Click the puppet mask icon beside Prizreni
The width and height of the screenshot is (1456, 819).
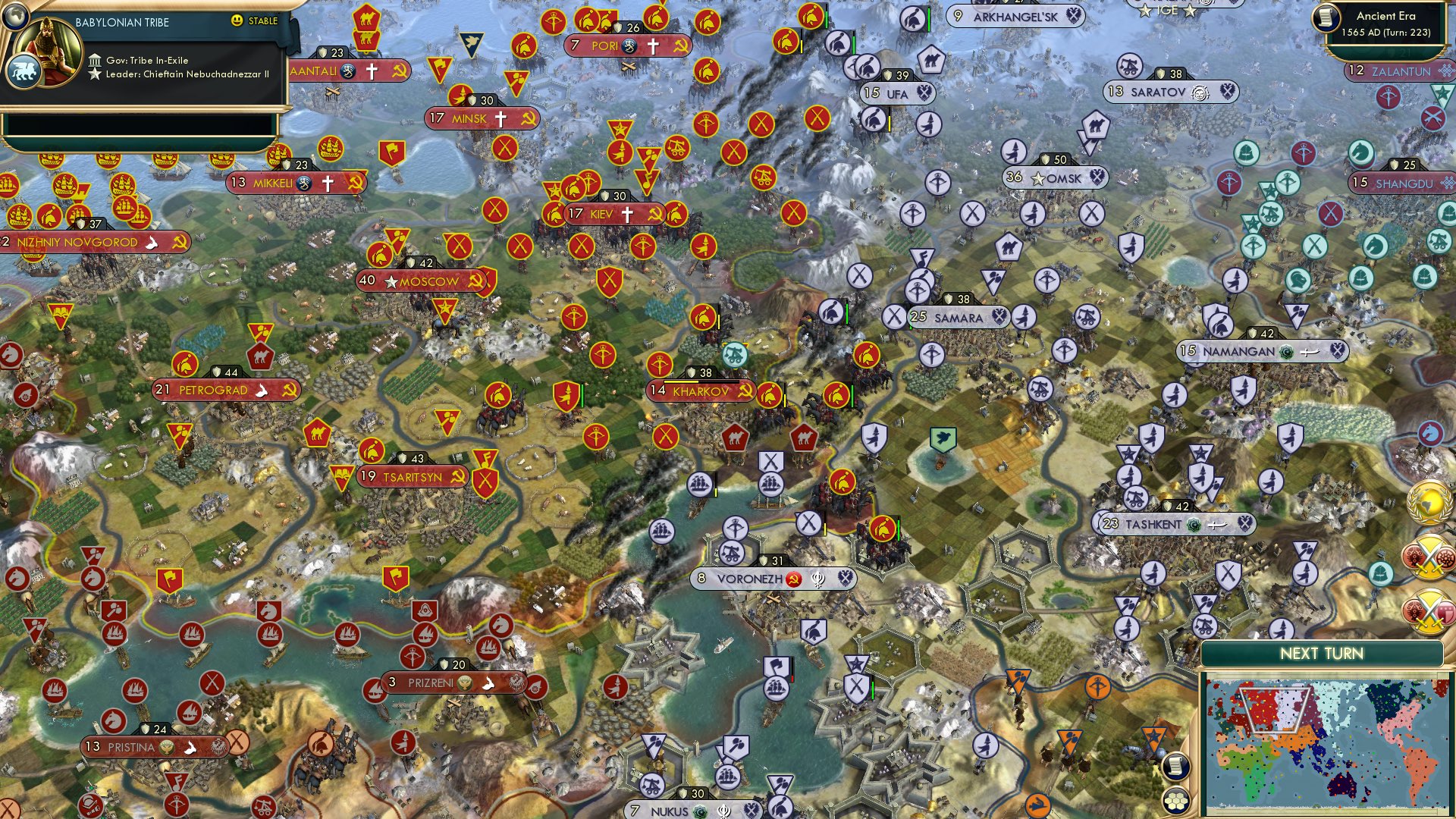465,682
